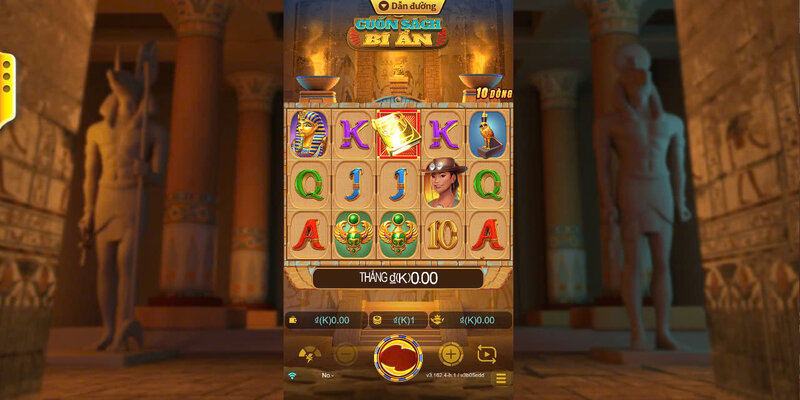Screen dimensions: 800x400
Task: Decrease the bet with the minus button
Action: pos(345,354)
